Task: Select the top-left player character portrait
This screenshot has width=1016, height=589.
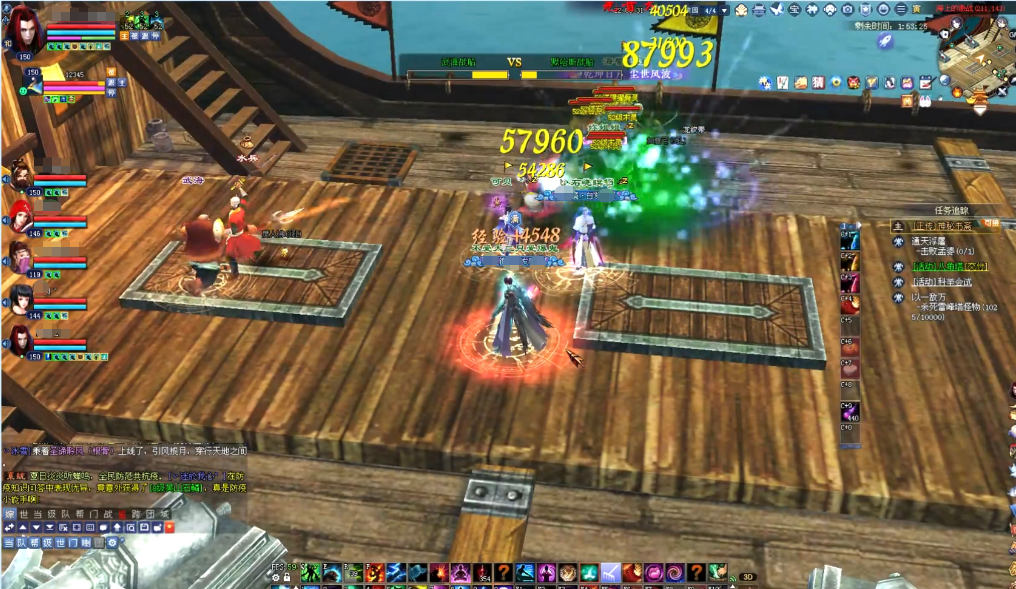Action: (x=24, y=32)
